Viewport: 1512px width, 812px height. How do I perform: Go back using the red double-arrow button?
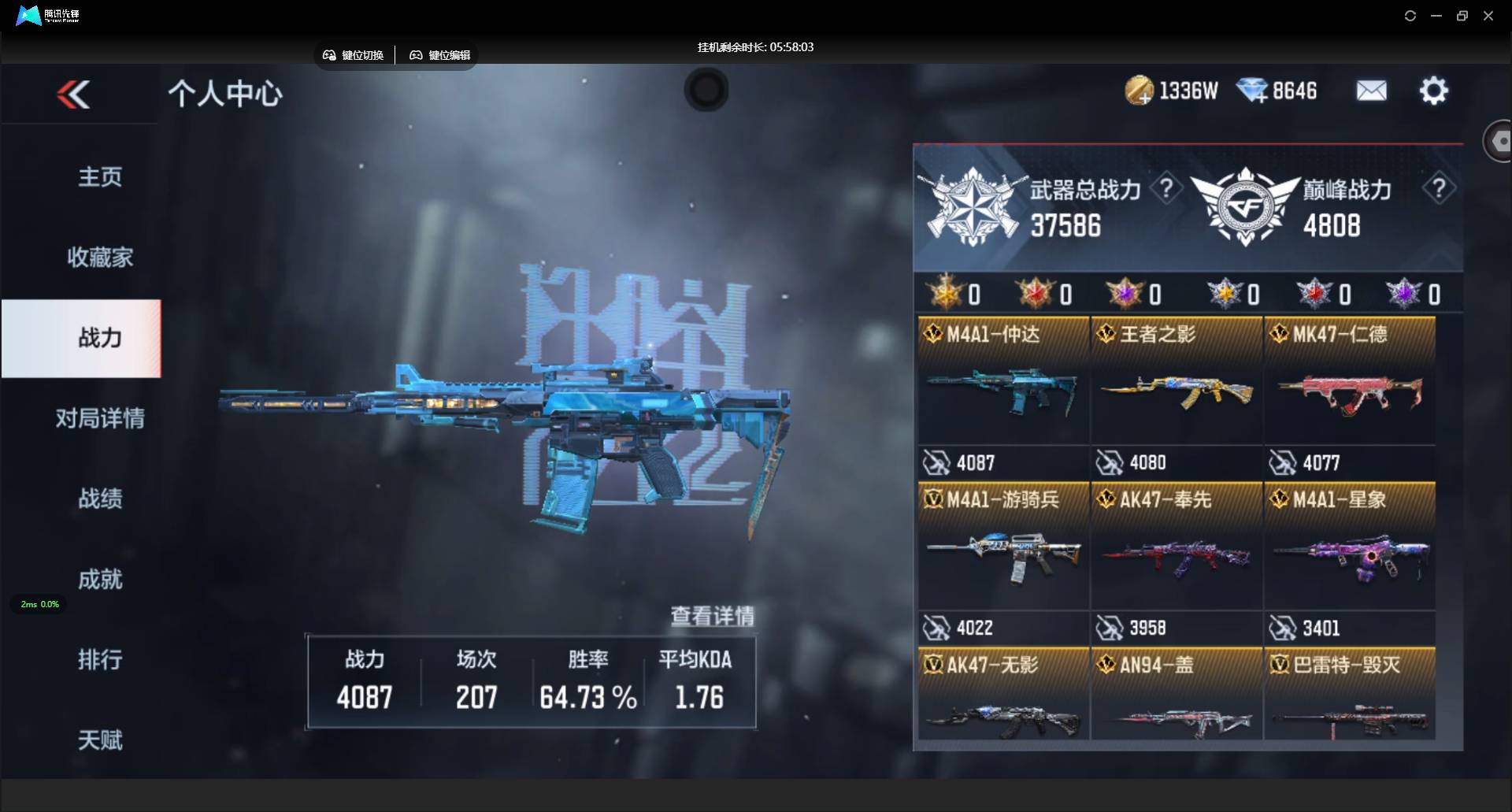tap(74, 95)
